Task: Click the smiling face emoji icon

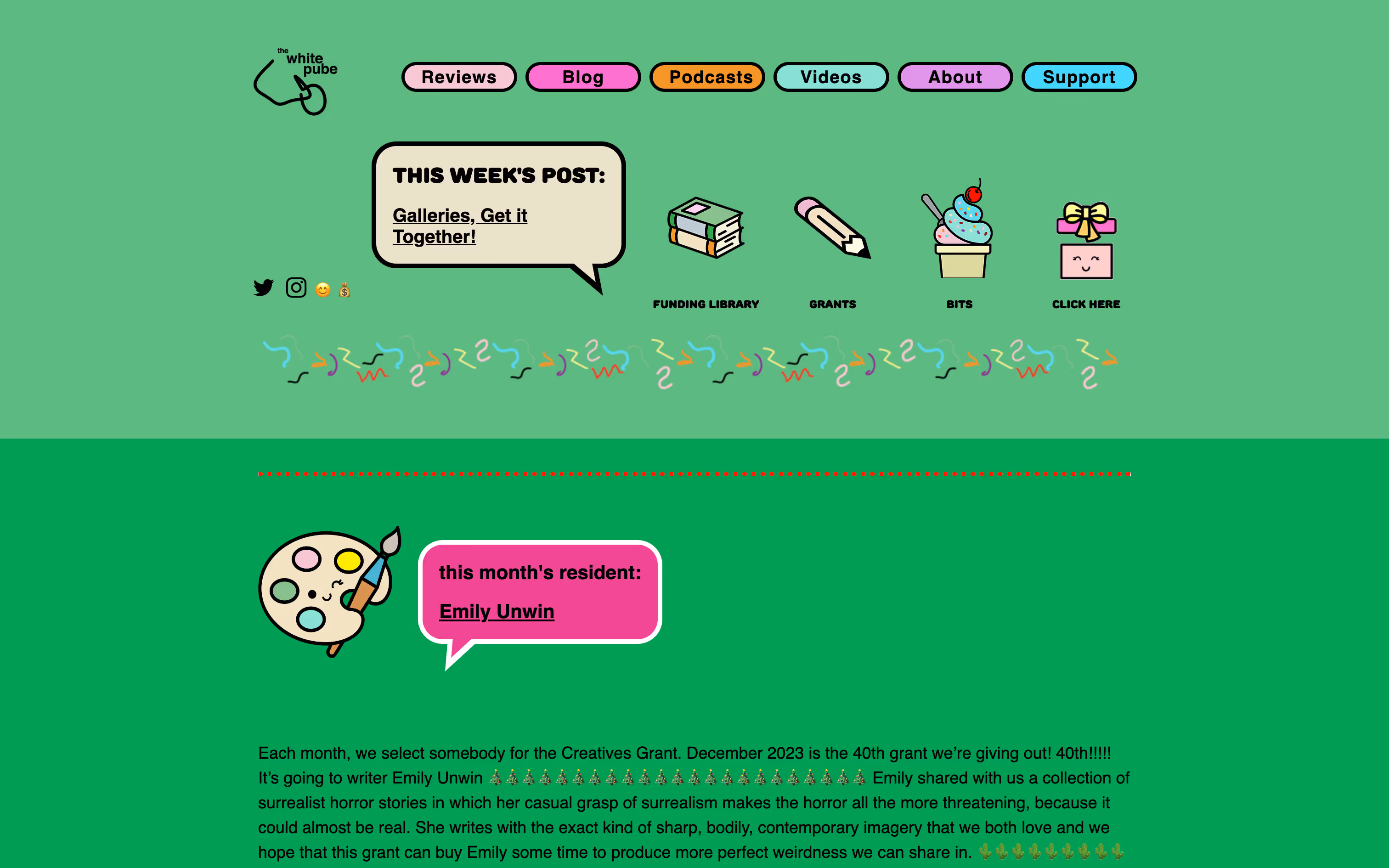Action: [x=322, y=289]
